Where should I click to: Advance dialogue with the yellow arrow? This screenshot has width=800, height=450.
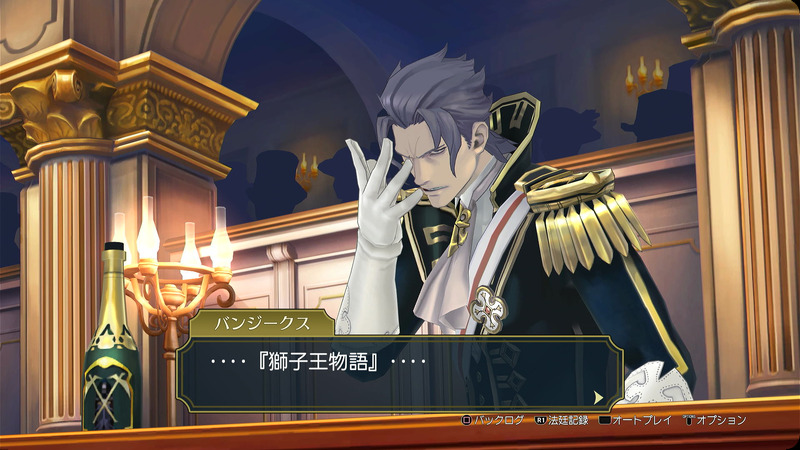598,397
